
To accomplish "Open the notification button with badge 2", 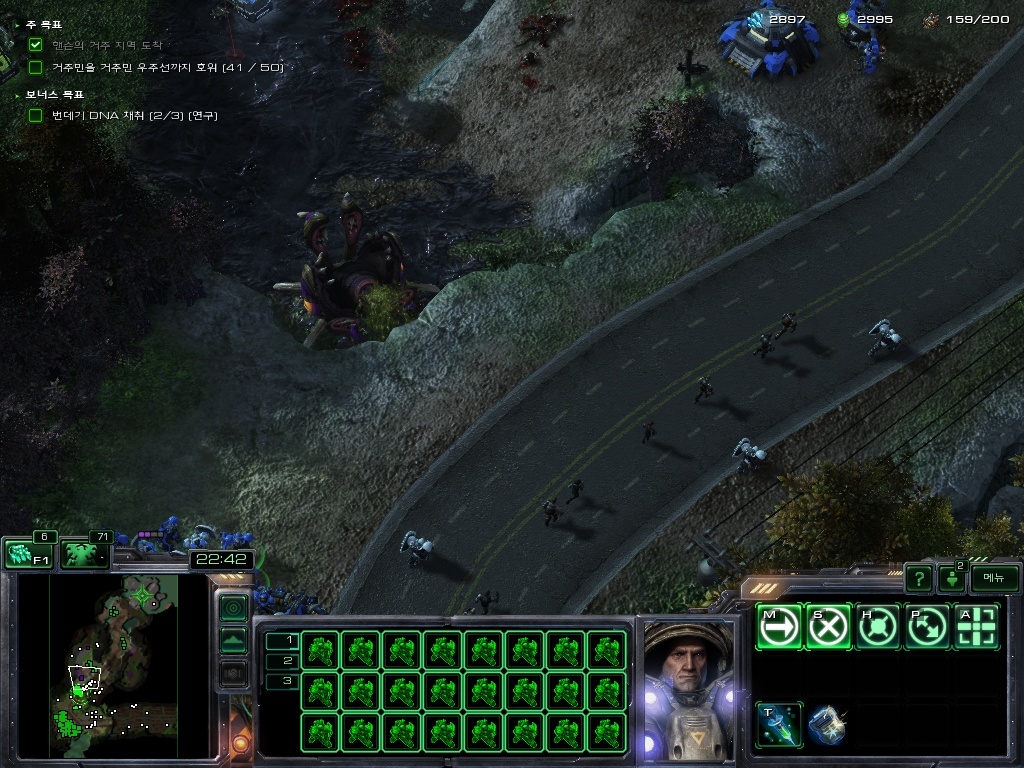I will 952,578.
